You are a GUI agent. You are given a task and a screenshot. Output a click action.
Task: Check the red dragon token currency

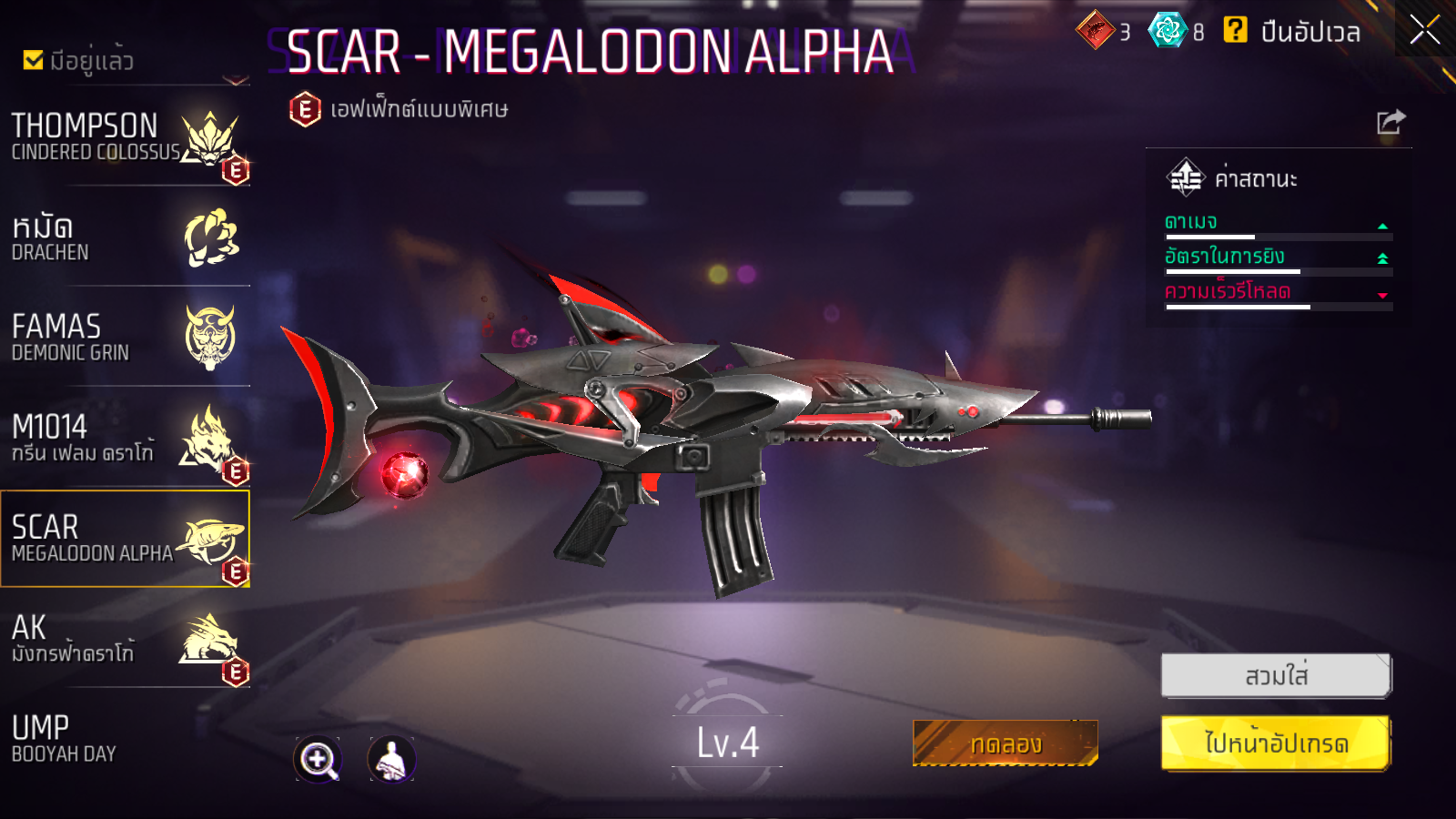click(x=1096, y=30)
